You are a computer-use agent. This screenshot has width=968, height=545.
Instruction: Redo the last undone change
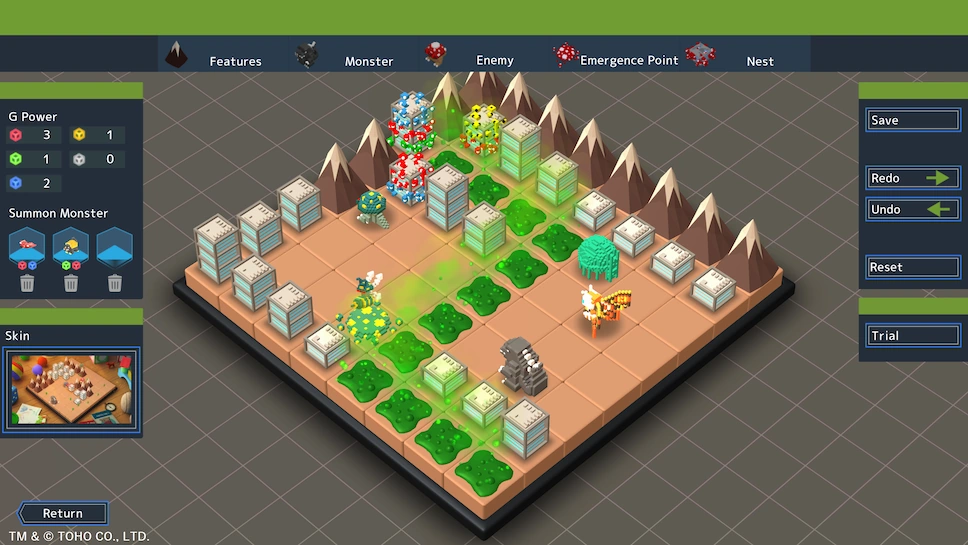(x=913, y=178)
